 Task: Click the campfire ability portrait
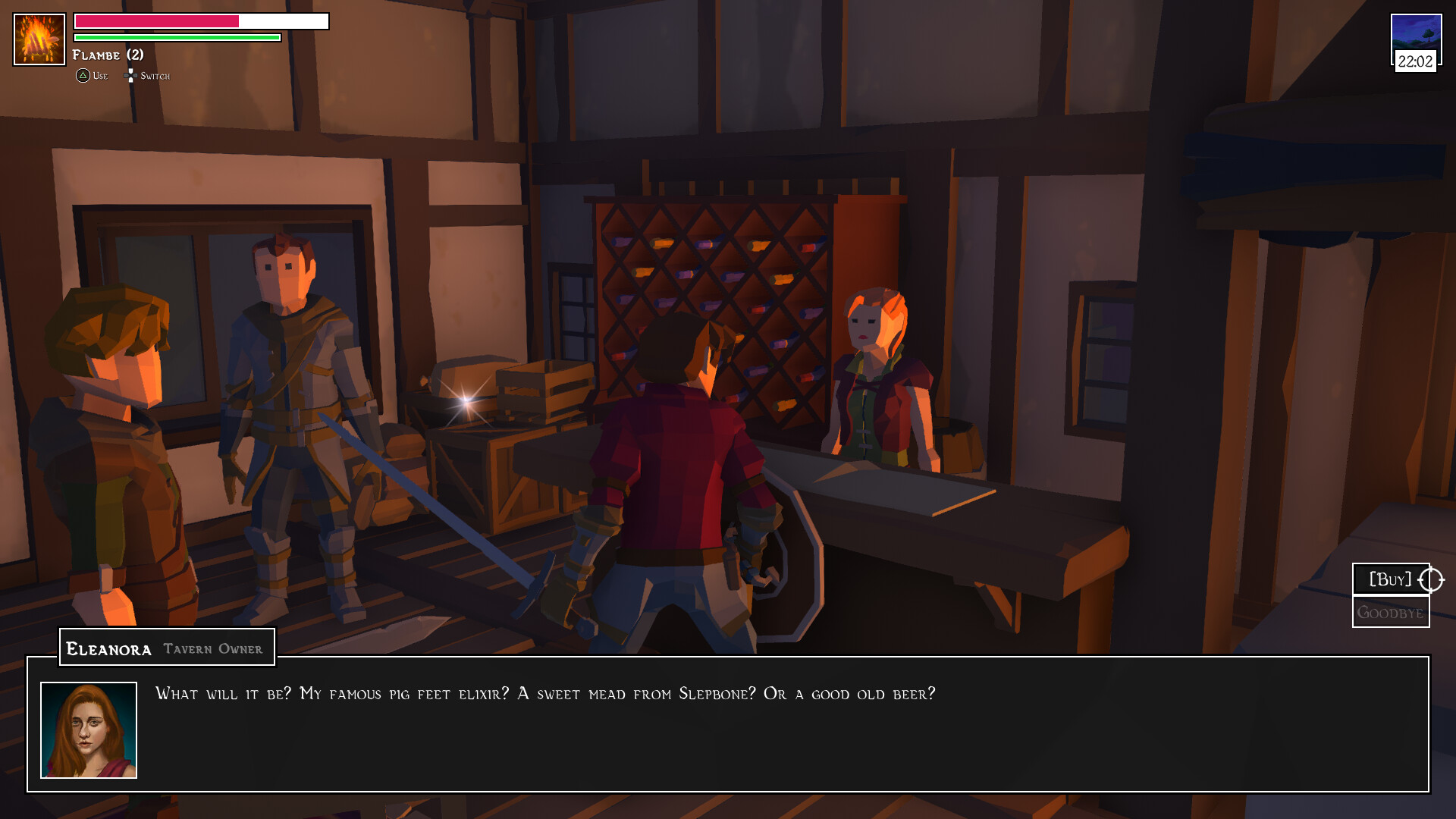click(38, 38)
